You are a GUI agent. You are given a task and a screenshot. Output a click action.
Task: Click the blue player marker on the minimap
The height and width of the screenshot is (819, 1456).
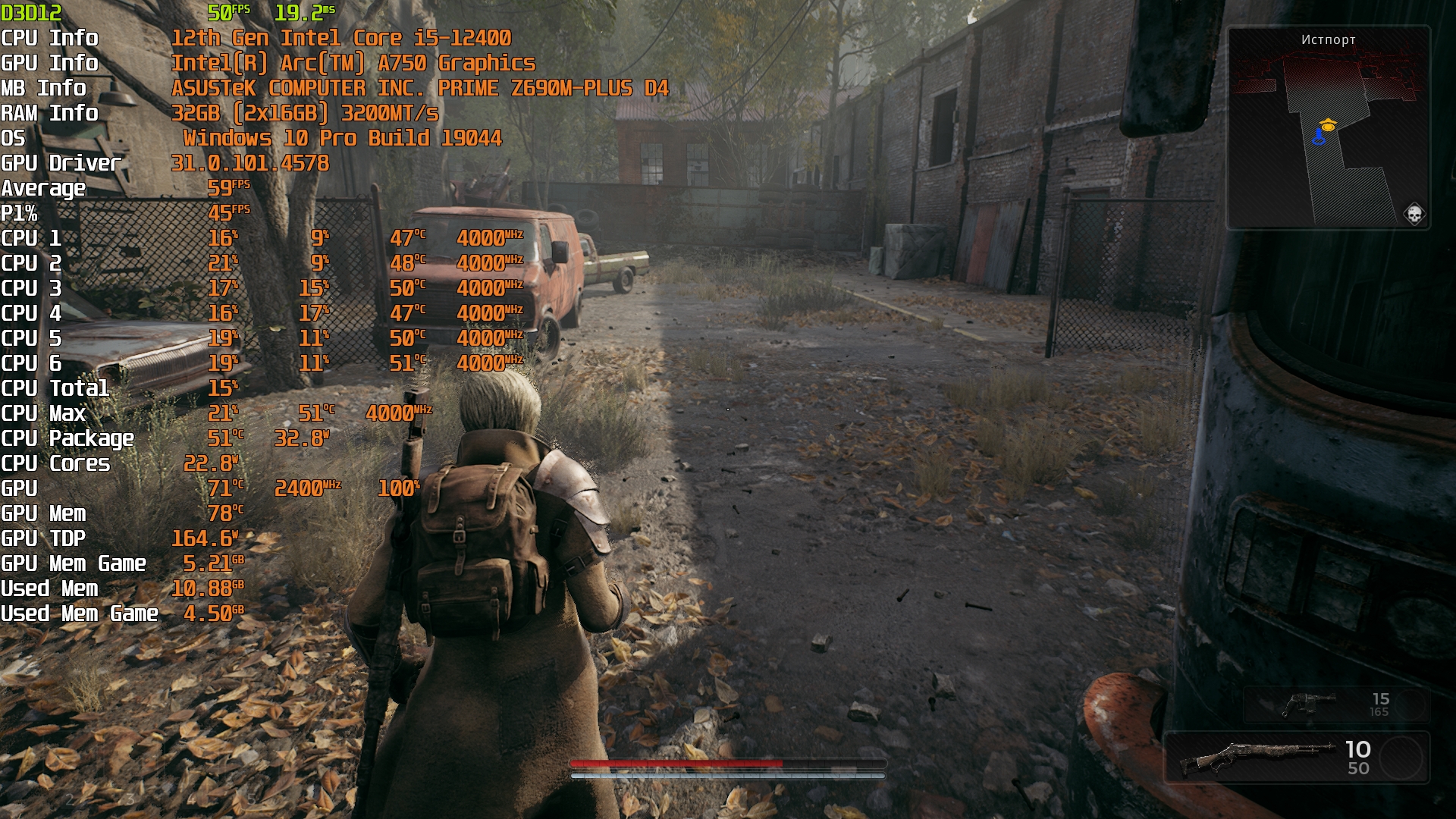coord(1319,137)
